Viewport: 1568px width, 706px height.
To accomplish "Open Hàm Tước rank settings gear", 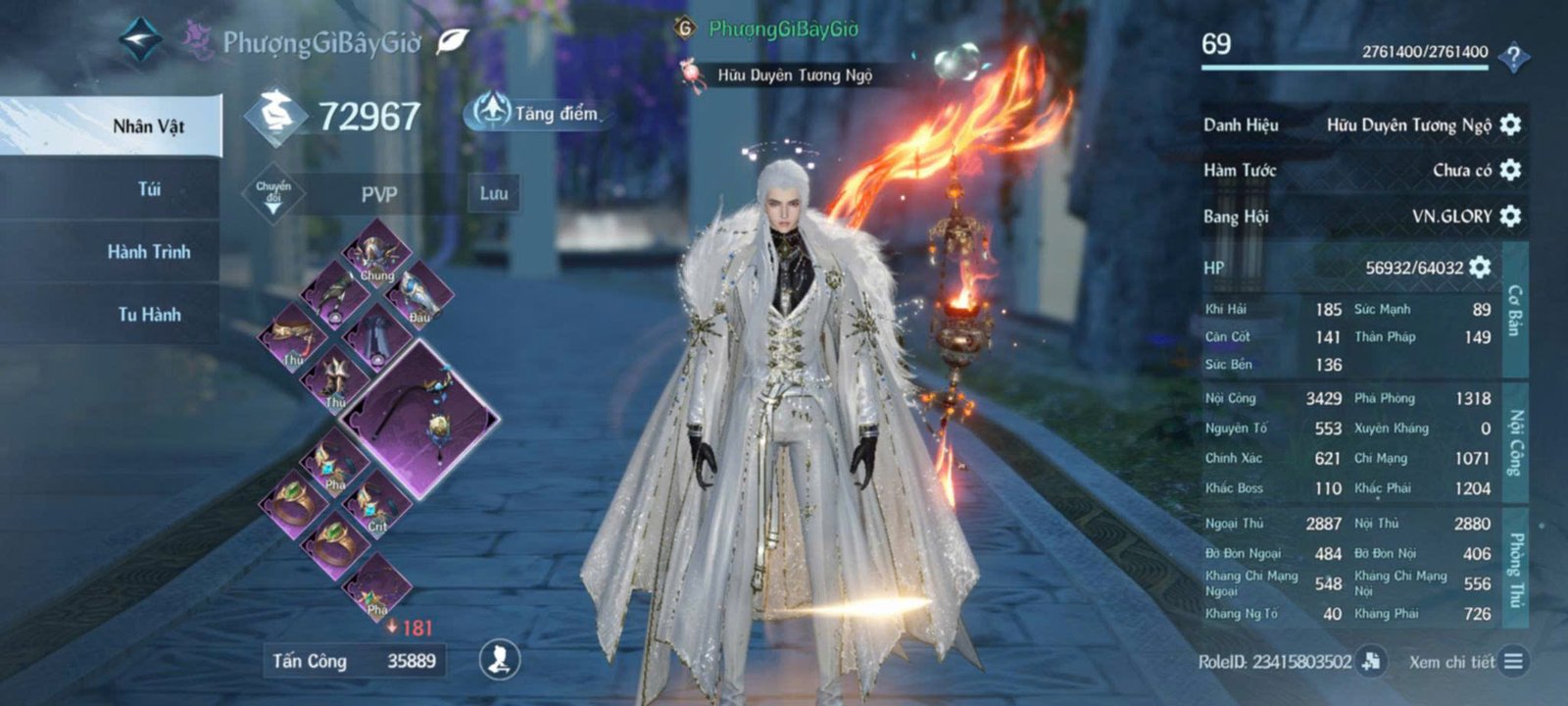I will (1510, 170).
